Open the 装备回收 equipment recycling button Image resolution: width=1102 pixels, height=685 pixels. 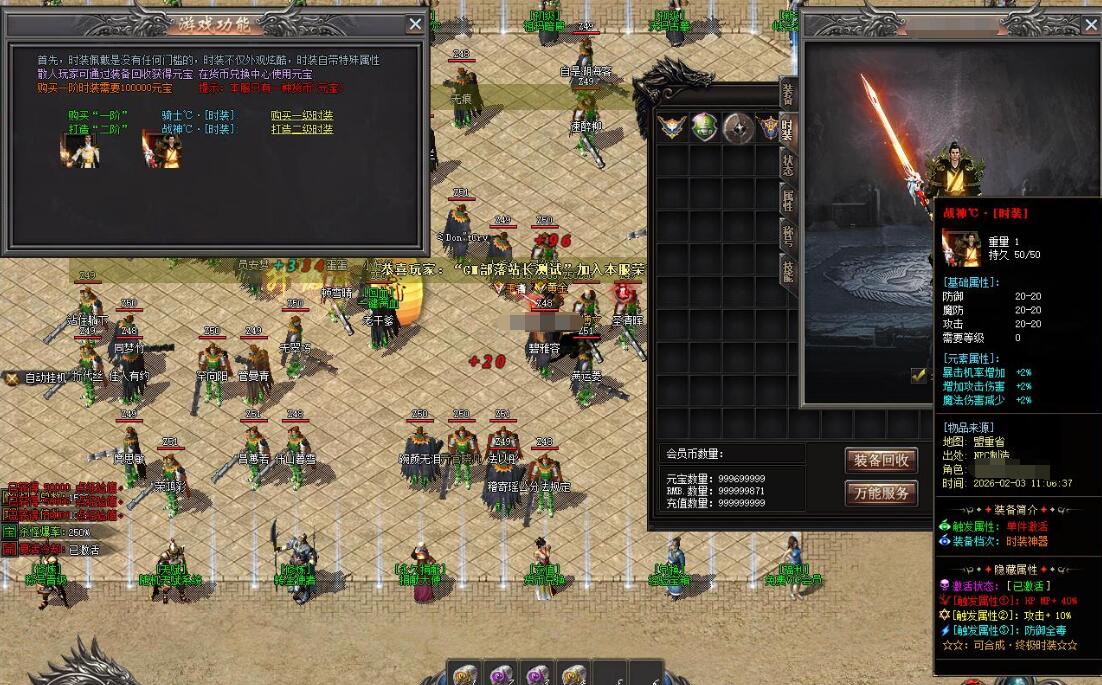point(881,460)
